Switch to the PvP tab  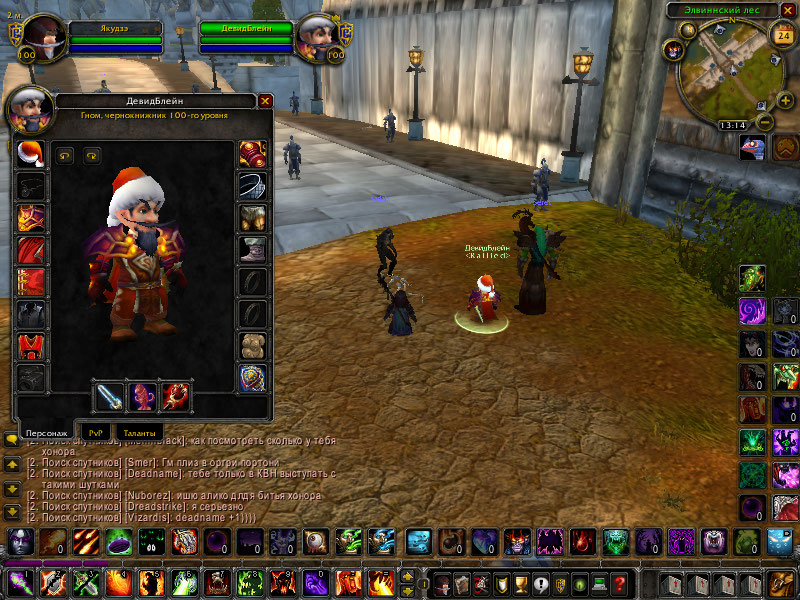(x=96, y=432)
